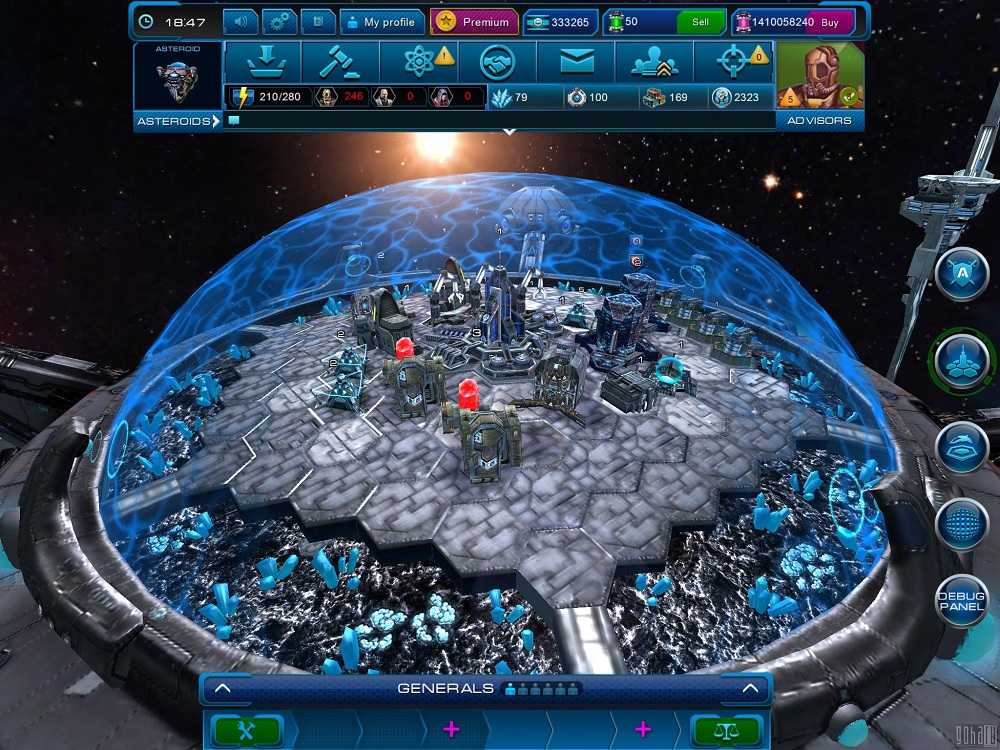Toggle the sound speaker button
1000x750 pixels.
point(240,21)
